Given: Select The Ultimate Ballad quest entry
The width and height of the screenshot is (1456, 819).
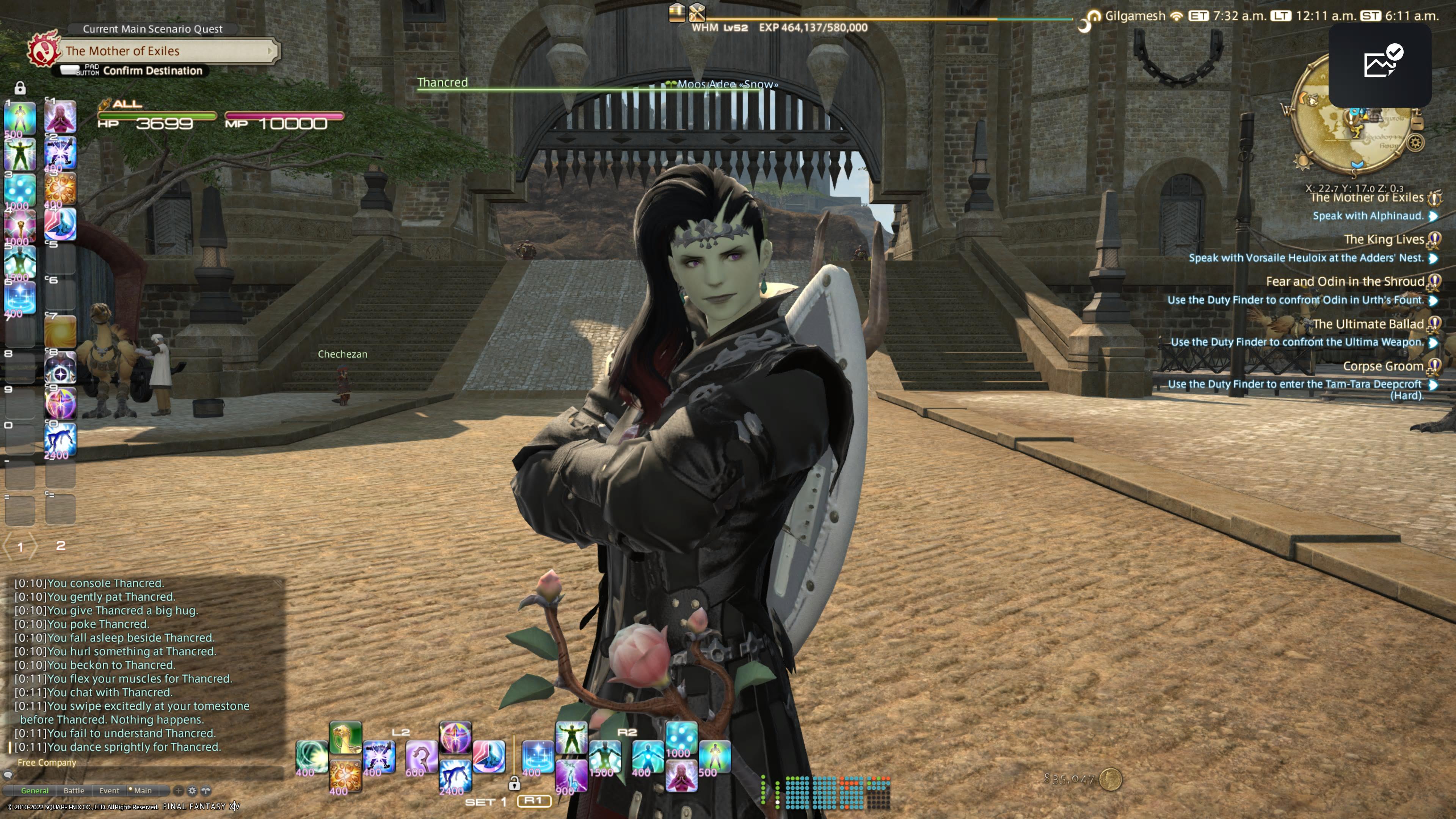Looking at the screenshot, I should point(1367,324).
